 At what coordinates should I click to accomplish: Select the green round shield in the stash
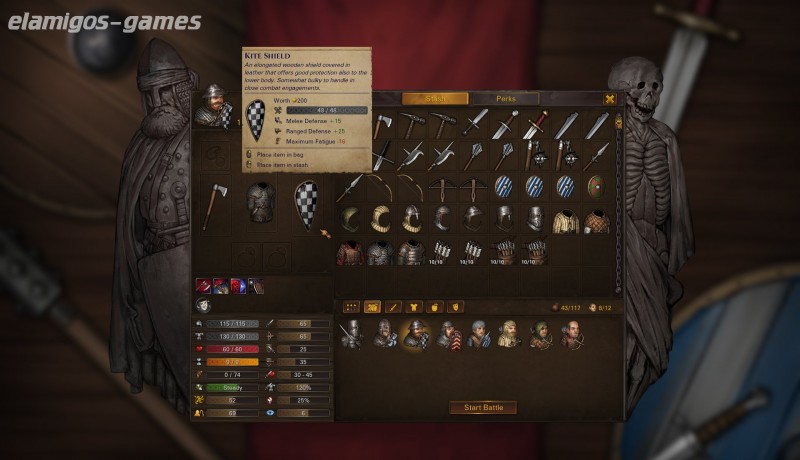597,187
